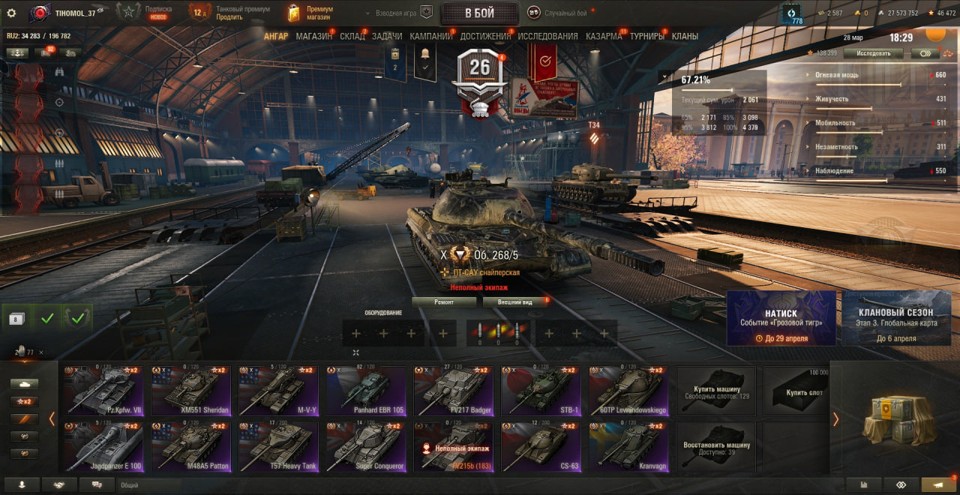The width and height of the screenshot is (960, 495).
Task: Open the «КЛАНЫ» tab
Action: (x=685, y=36)
